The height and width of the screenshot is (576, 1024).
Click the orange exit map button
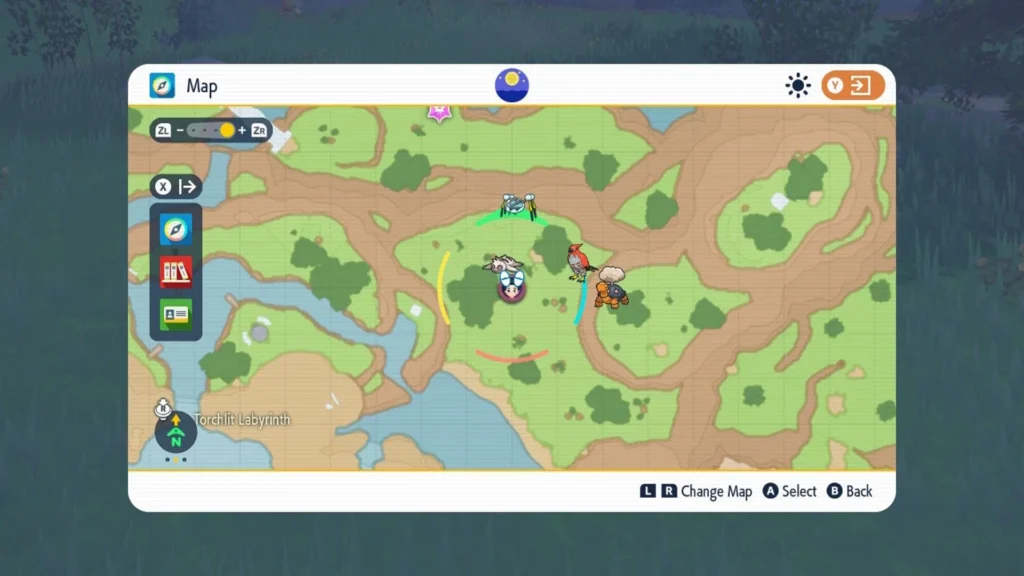(853, 86)
